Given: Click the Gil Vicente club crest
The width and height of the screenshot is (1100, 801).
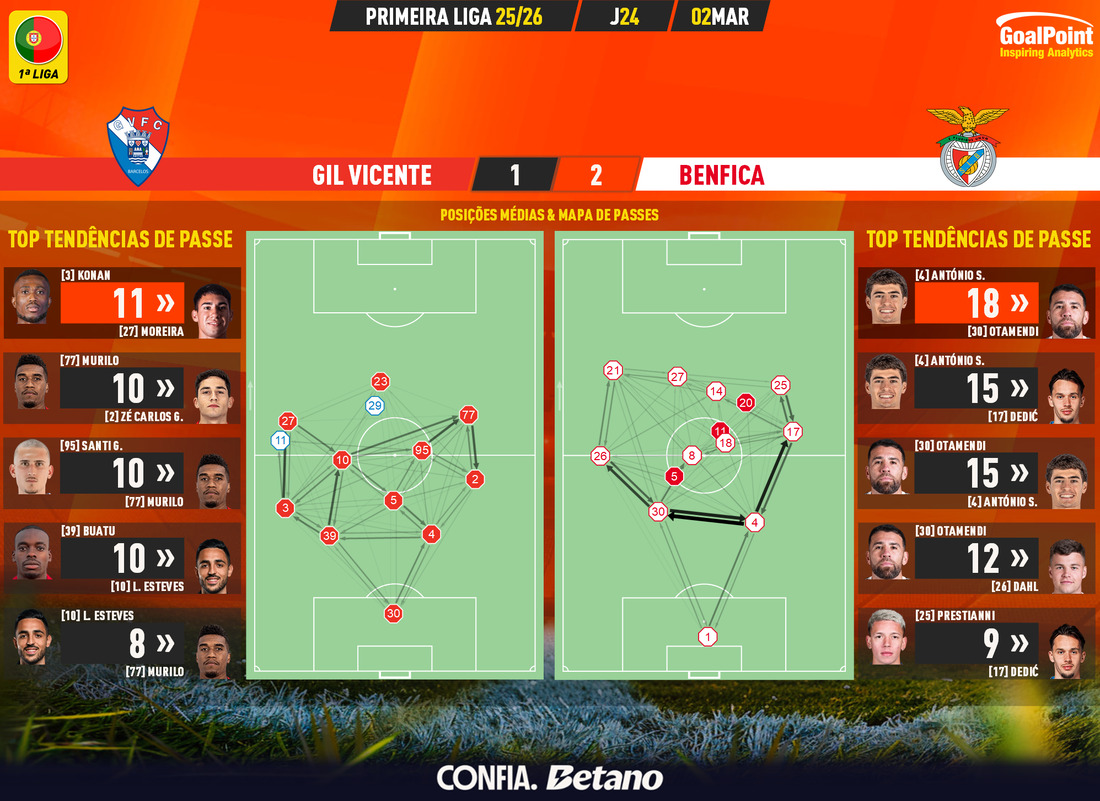Looking at the screenshot, I should (x=138, y=147).
